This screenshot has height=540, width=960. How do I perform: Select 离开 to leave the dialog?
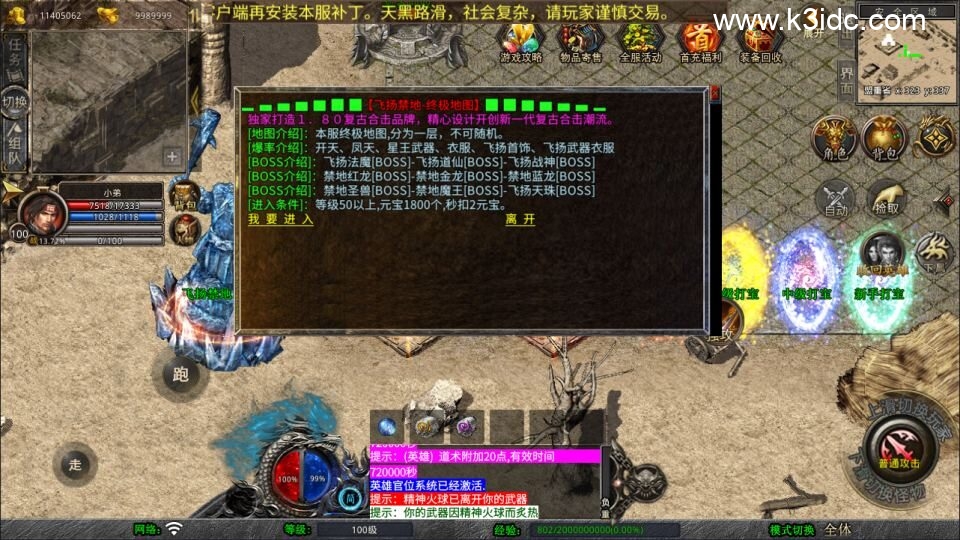pos(520,220)
